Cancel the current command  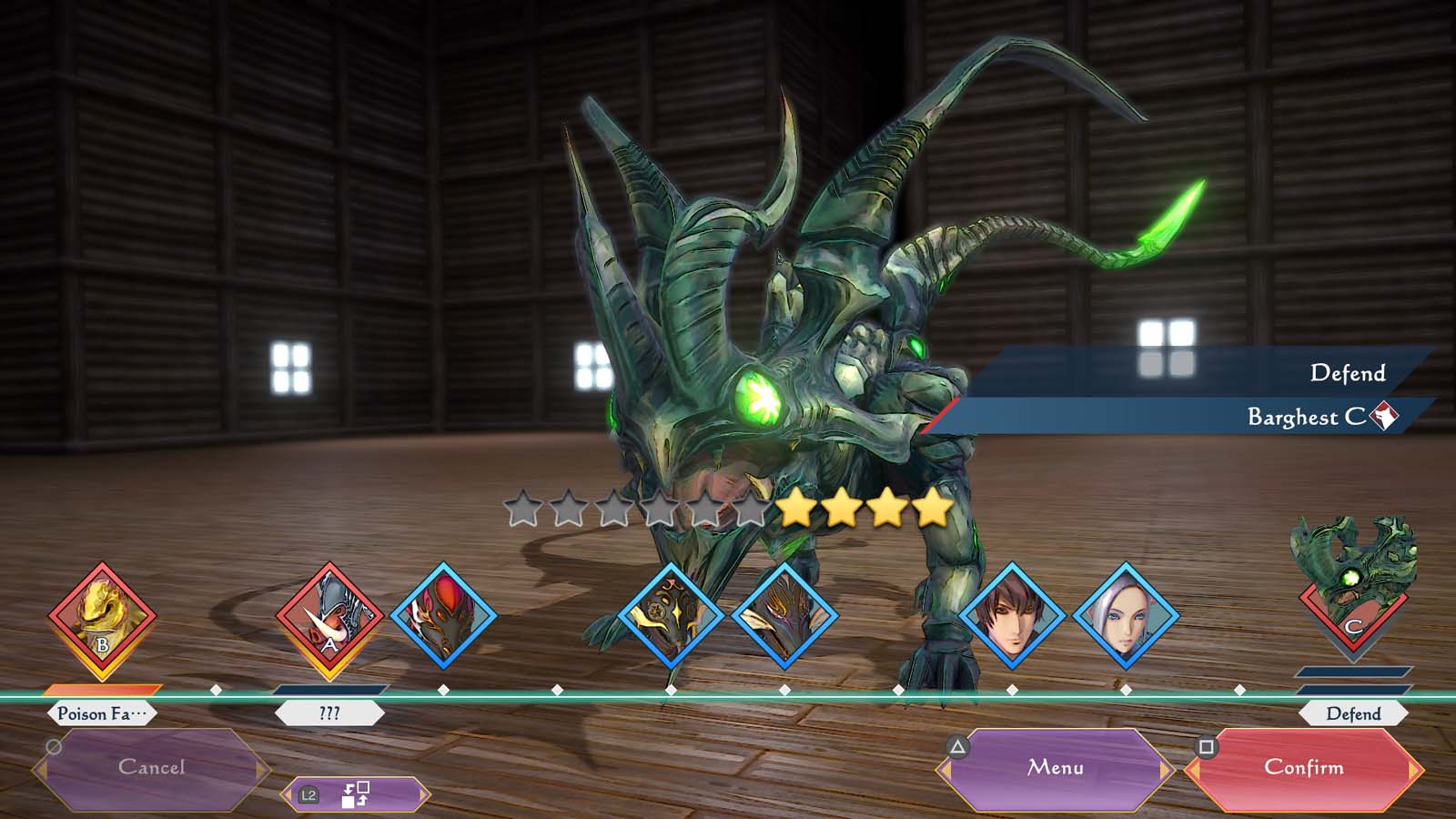[x=151, y=769]
